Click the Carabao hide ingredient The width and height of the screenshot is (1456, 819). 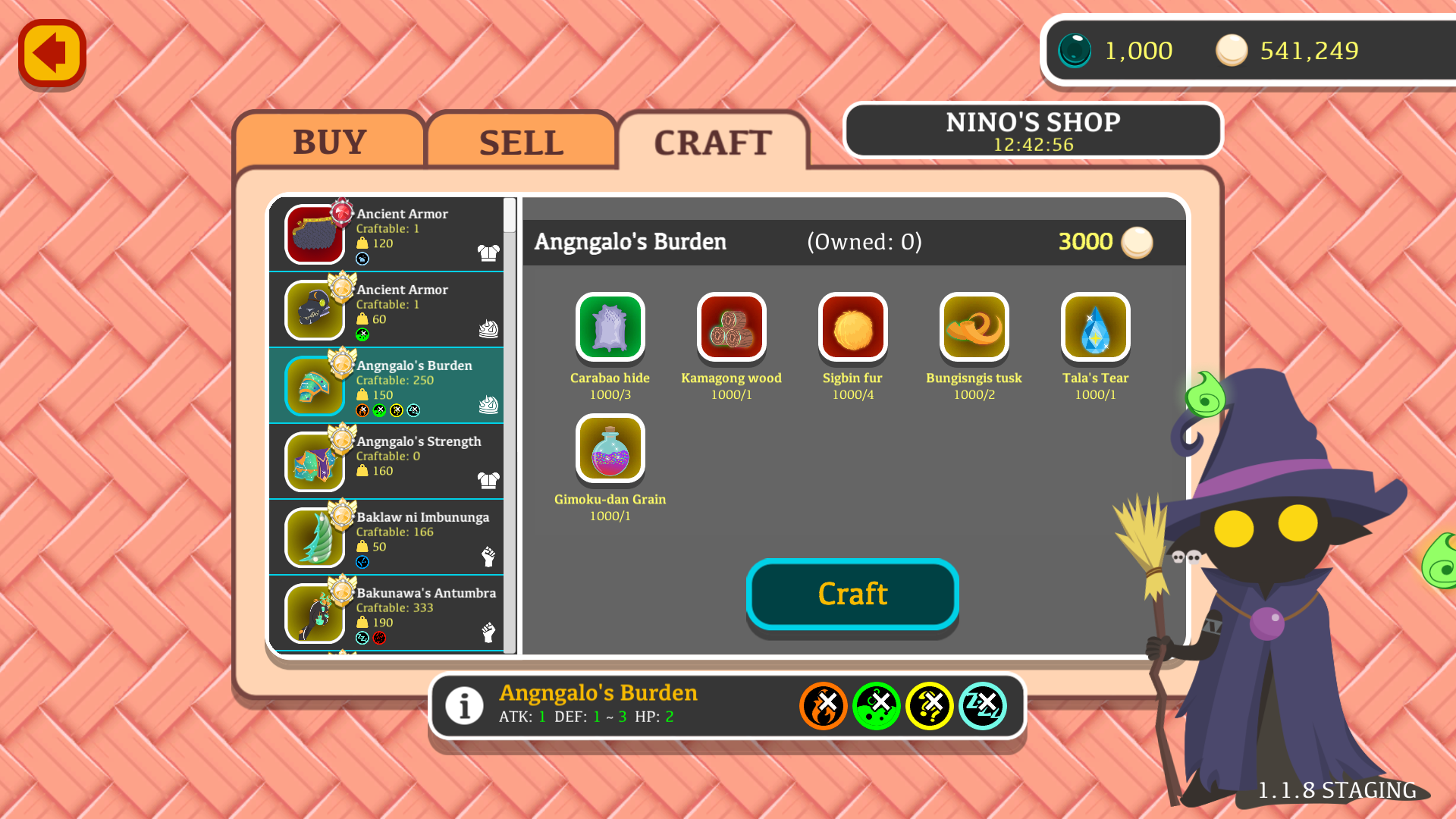tap(610, 327)
